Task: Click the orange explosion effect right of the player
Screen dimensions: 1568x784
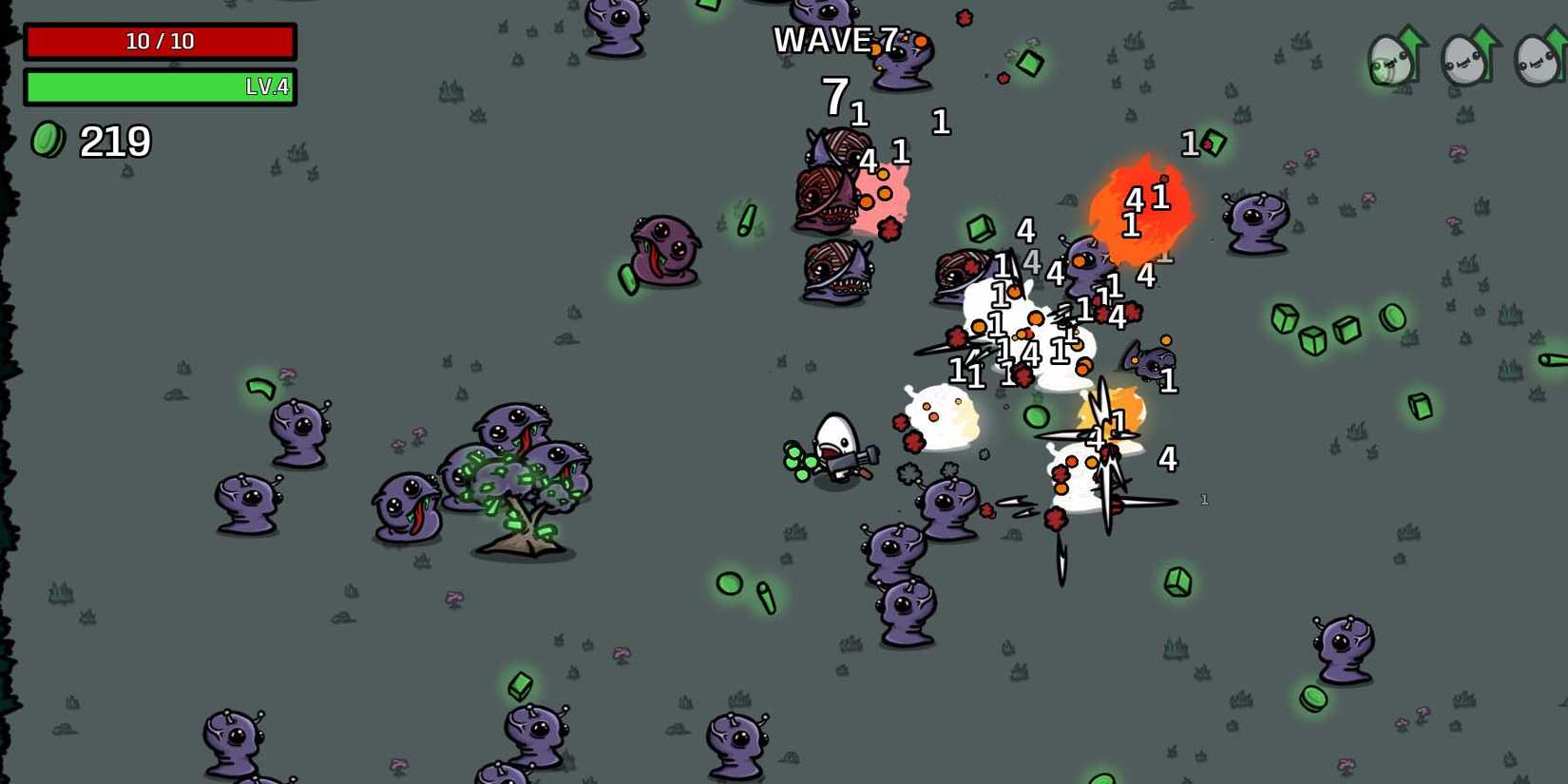Action: coord(1117,409)
